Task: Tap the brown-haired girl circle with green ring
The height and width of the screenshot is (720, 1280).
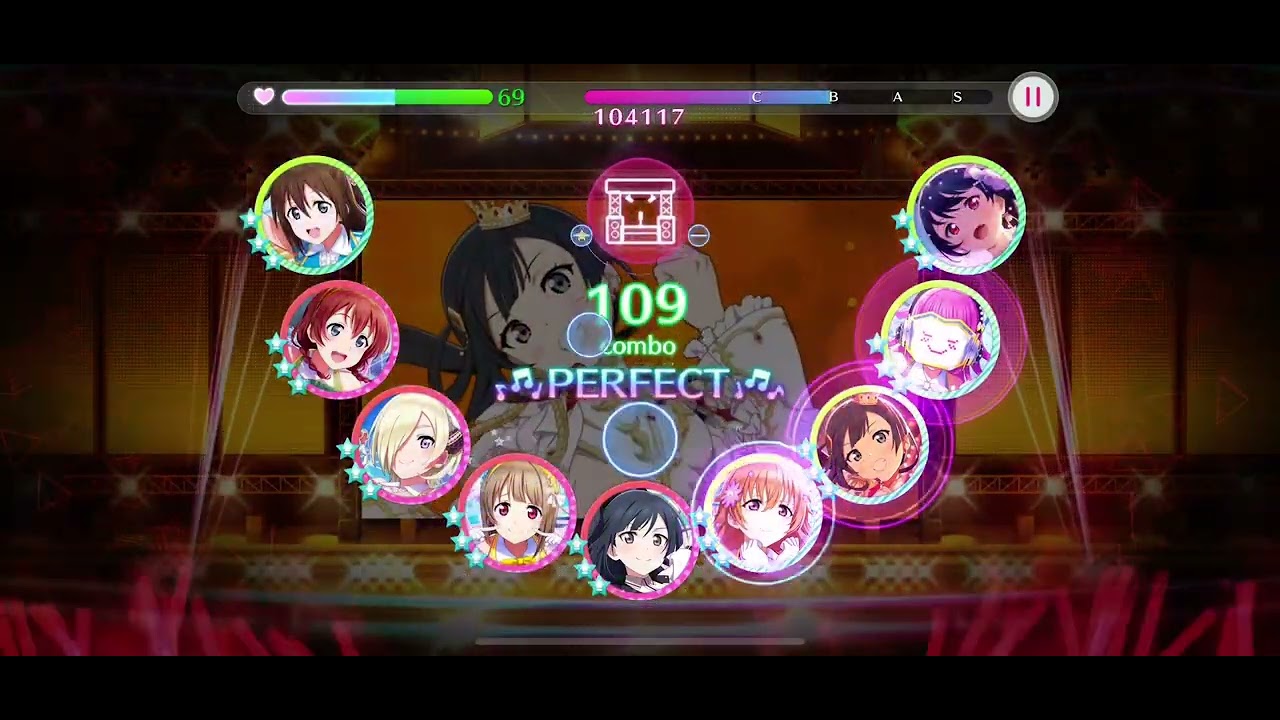Action: tap(314, 214)
